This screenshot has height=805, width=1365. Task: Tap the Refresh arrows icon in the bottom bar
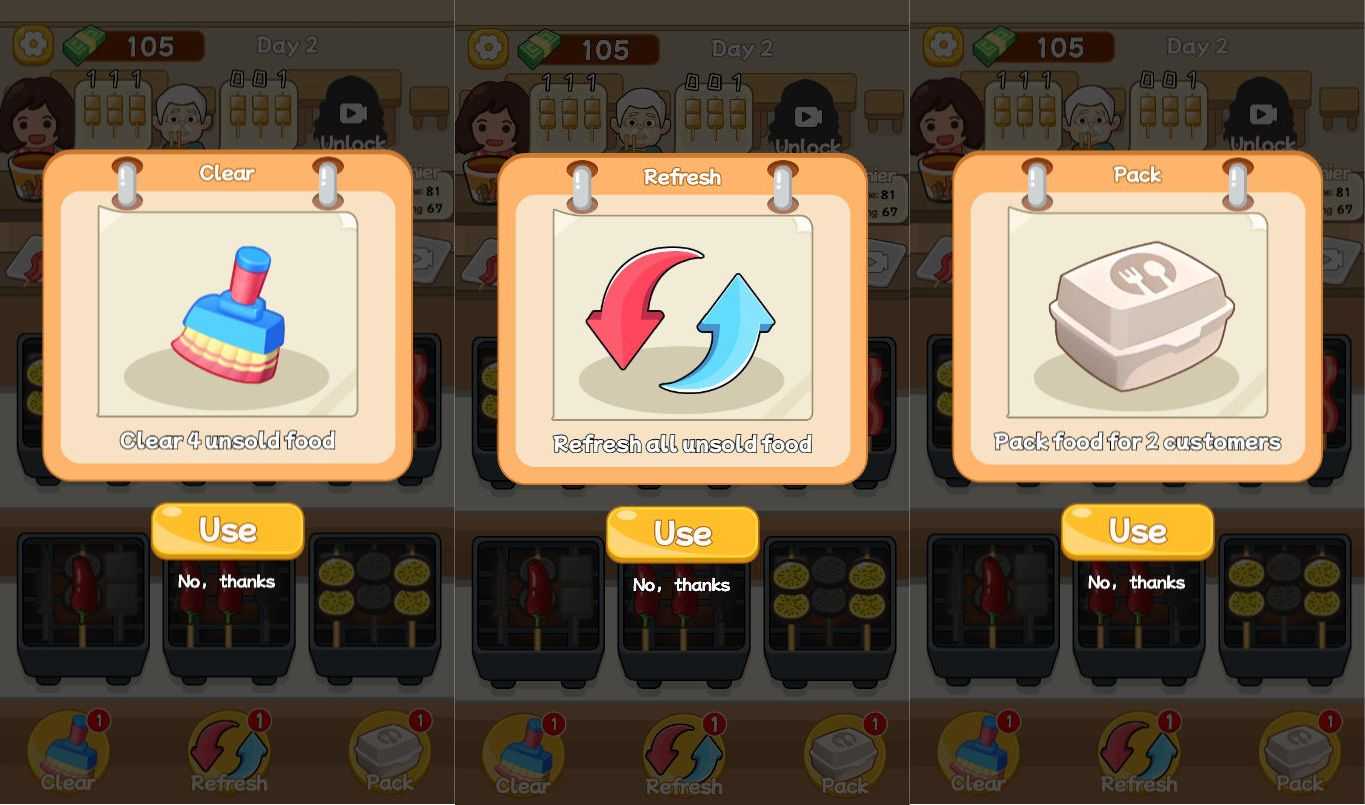pyautogui.click(x=228, y=745)
